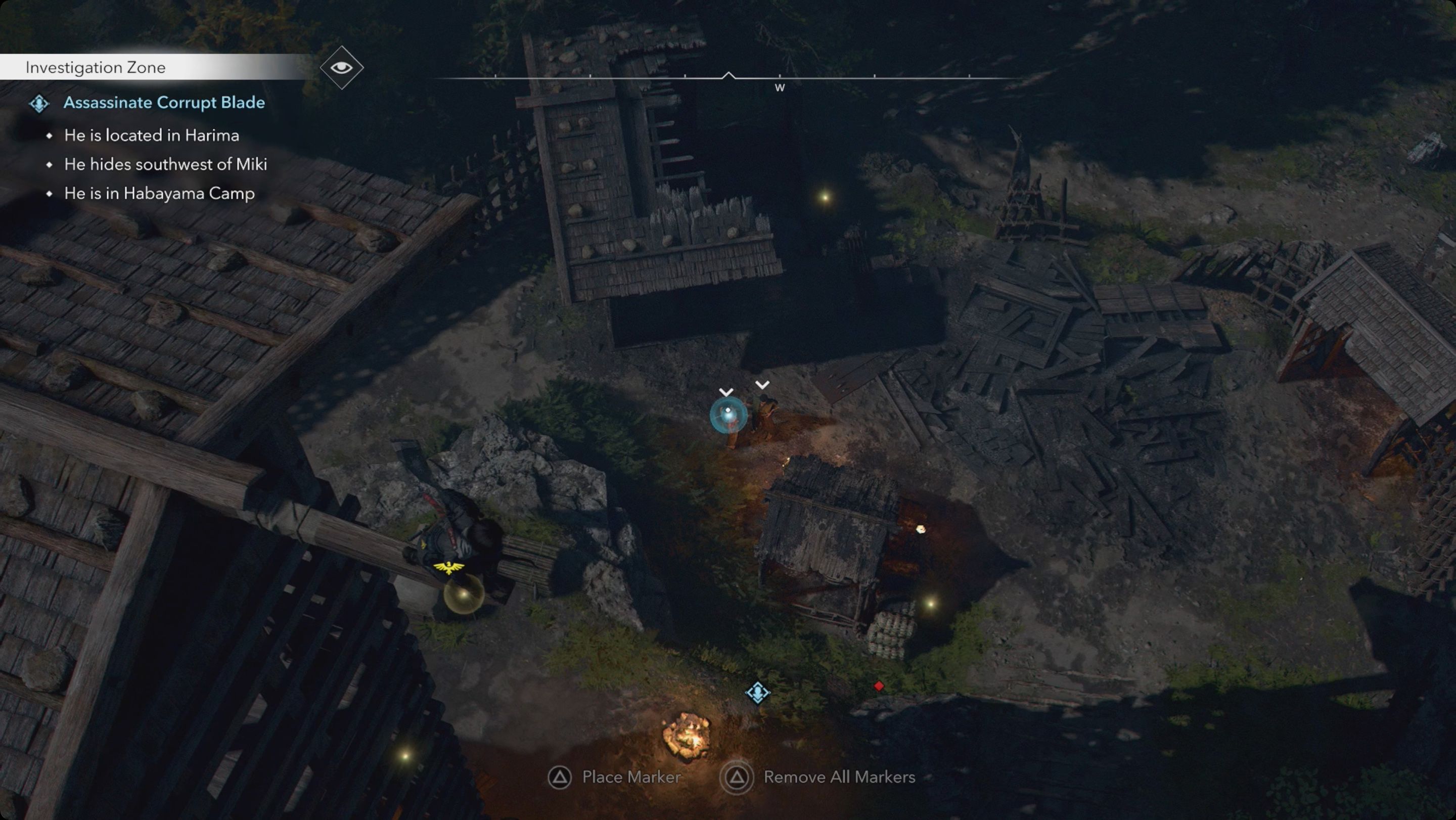Viewport: 1456px width, 820px height.
Task: Select the Assassinate Corrupt Blade quest diamond icon
Action: [x=39, y=104]
